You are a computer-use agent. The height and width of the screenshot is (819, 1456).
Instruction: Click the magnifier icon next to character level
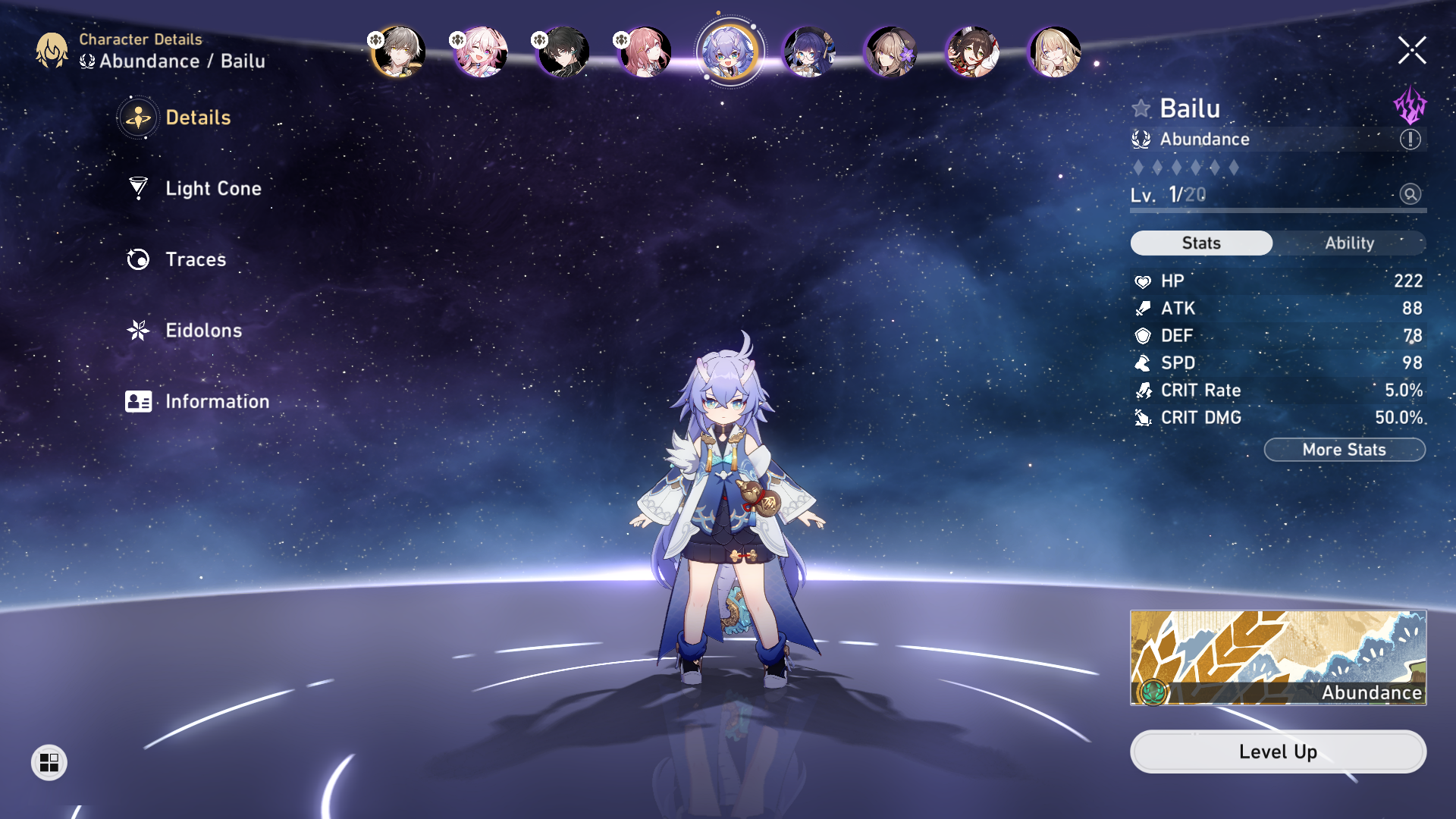click(1409, 195)
